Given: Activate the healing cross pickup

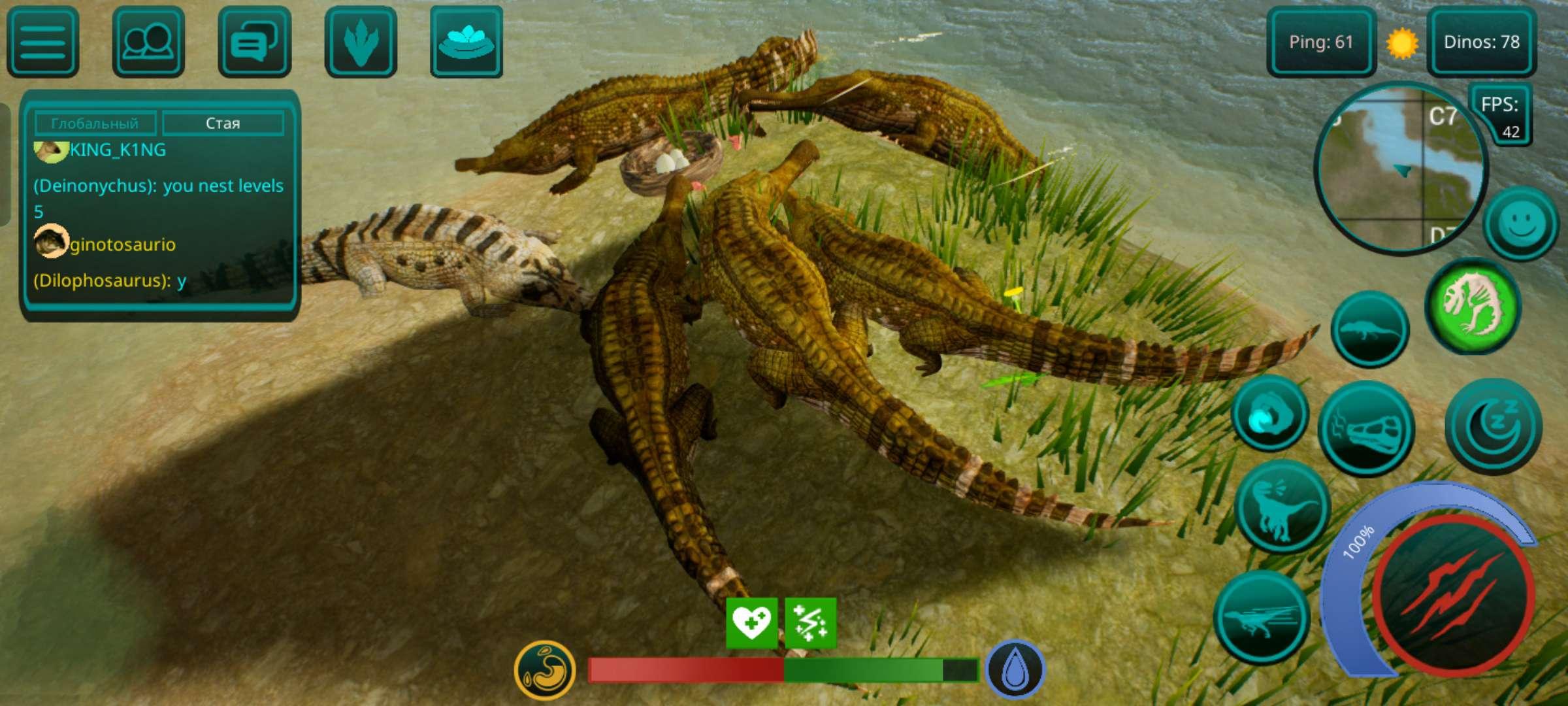Looking at the screenshot, I should (x=751, y=624).
